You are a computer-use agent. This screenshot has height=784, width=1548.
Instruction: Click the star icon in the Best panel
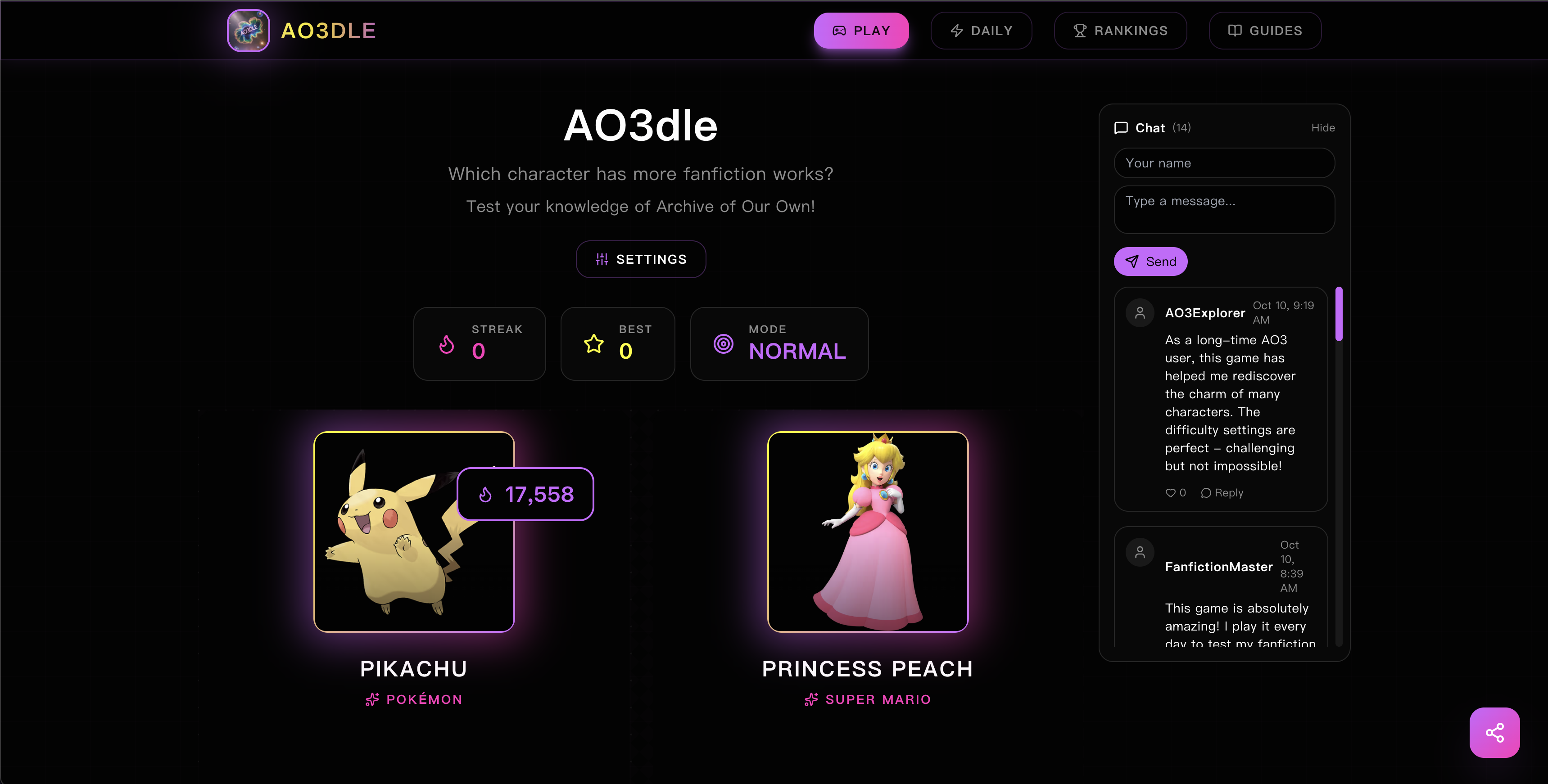click(593, 344)
